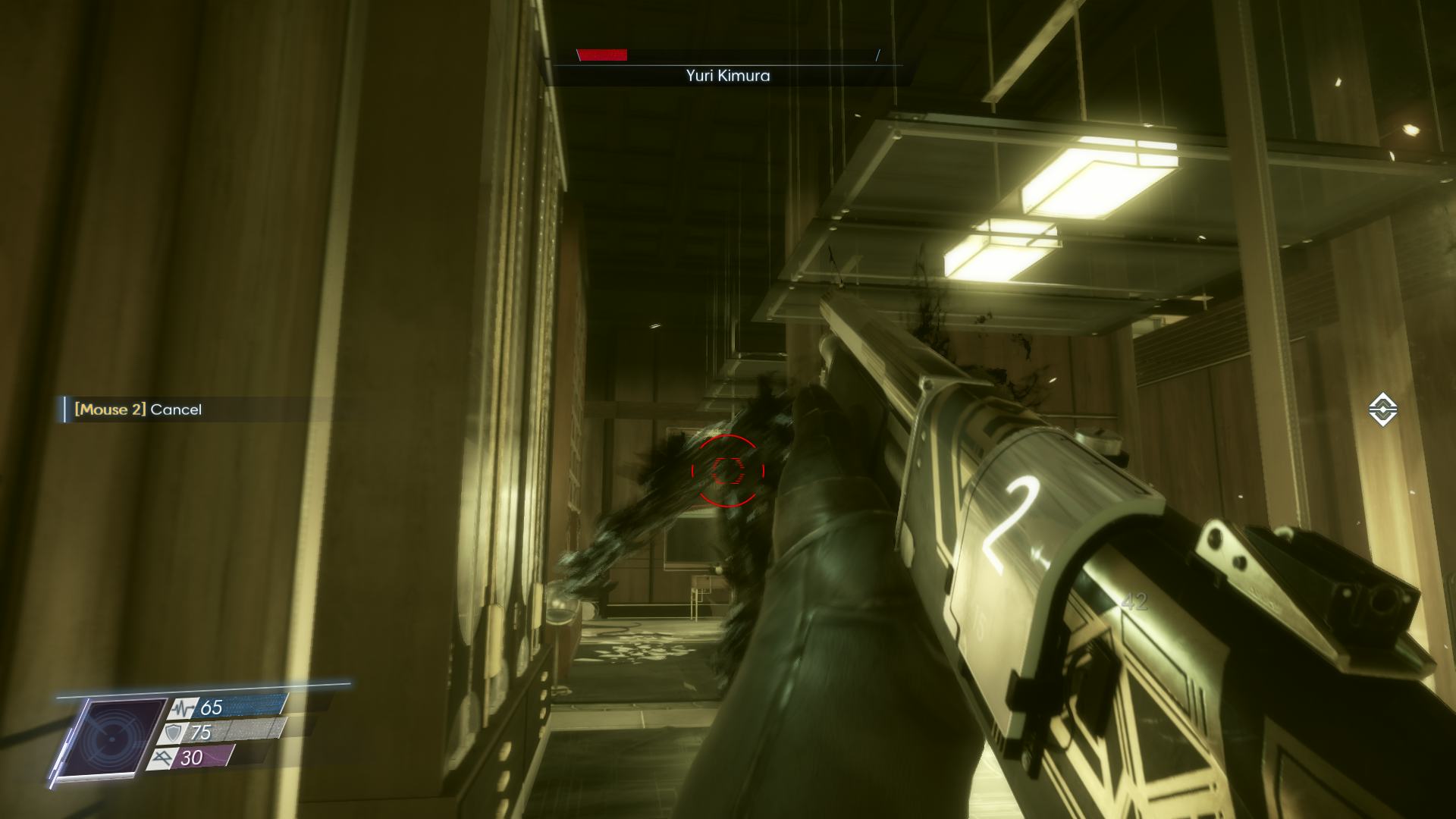Click the red enemy health slider bar
This screenshot has width=1456, height=819.
603,55
